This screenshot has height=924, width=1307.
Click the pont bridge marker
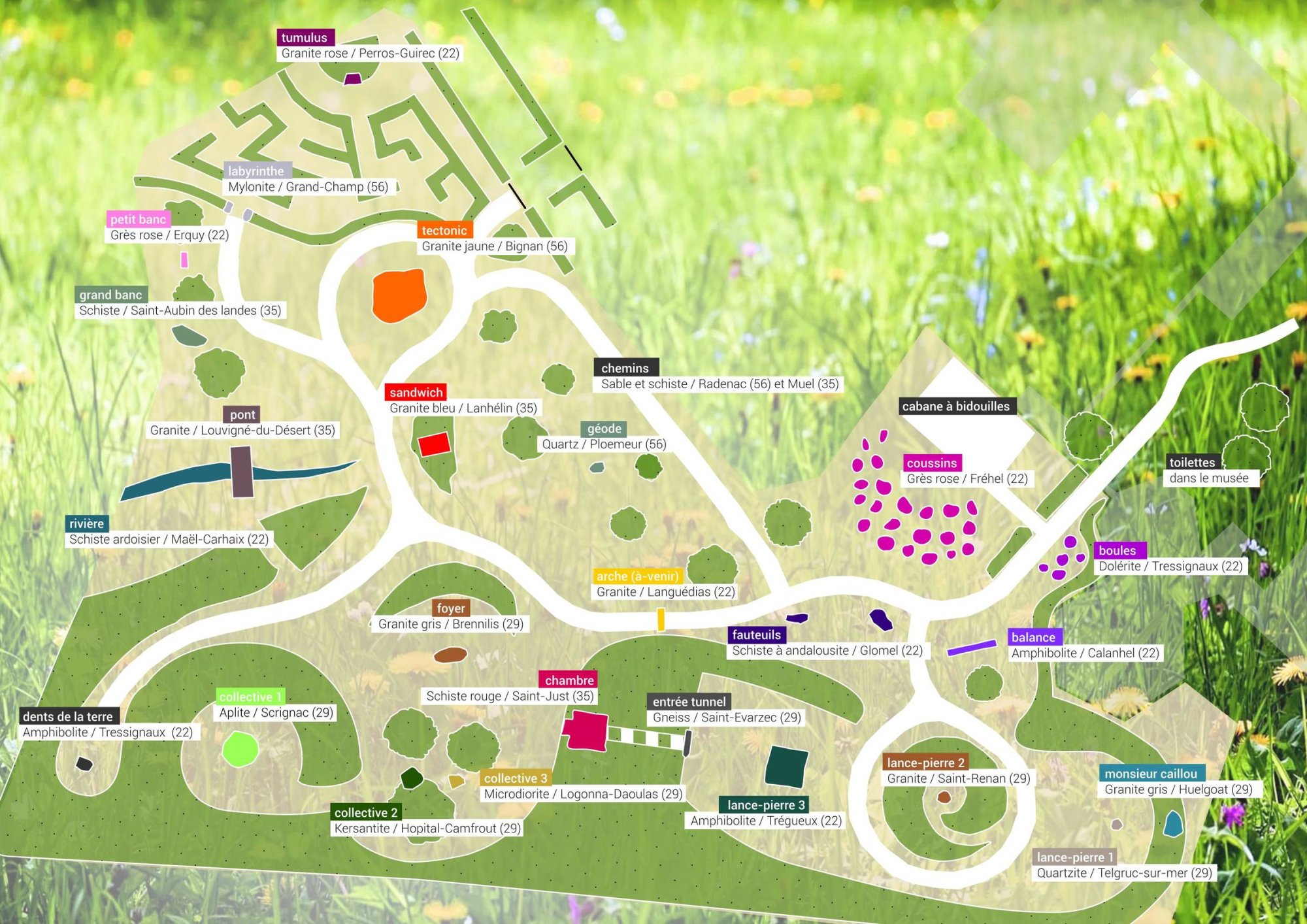click(242, 472)
